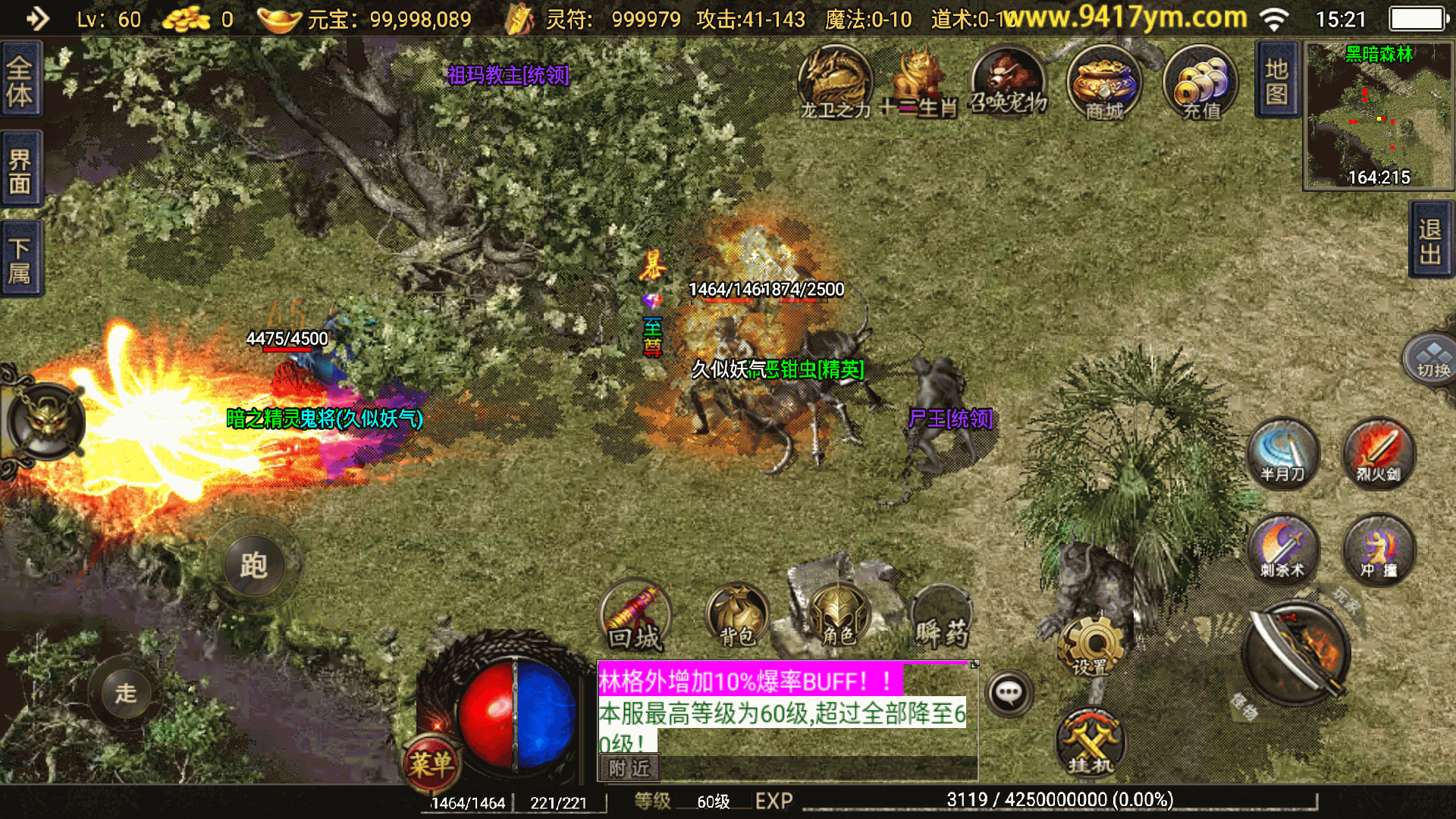The width and height of the screenshot is (1456, 819).
Task: Open the 十二生肖 zodiac icon
Action: 918,83
